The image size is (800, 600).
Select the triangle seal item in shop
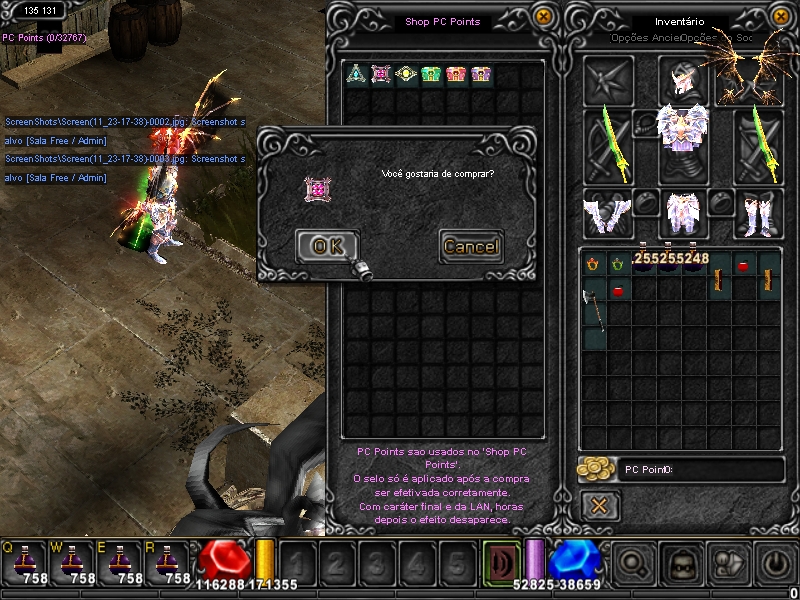(x=355, y=74)
